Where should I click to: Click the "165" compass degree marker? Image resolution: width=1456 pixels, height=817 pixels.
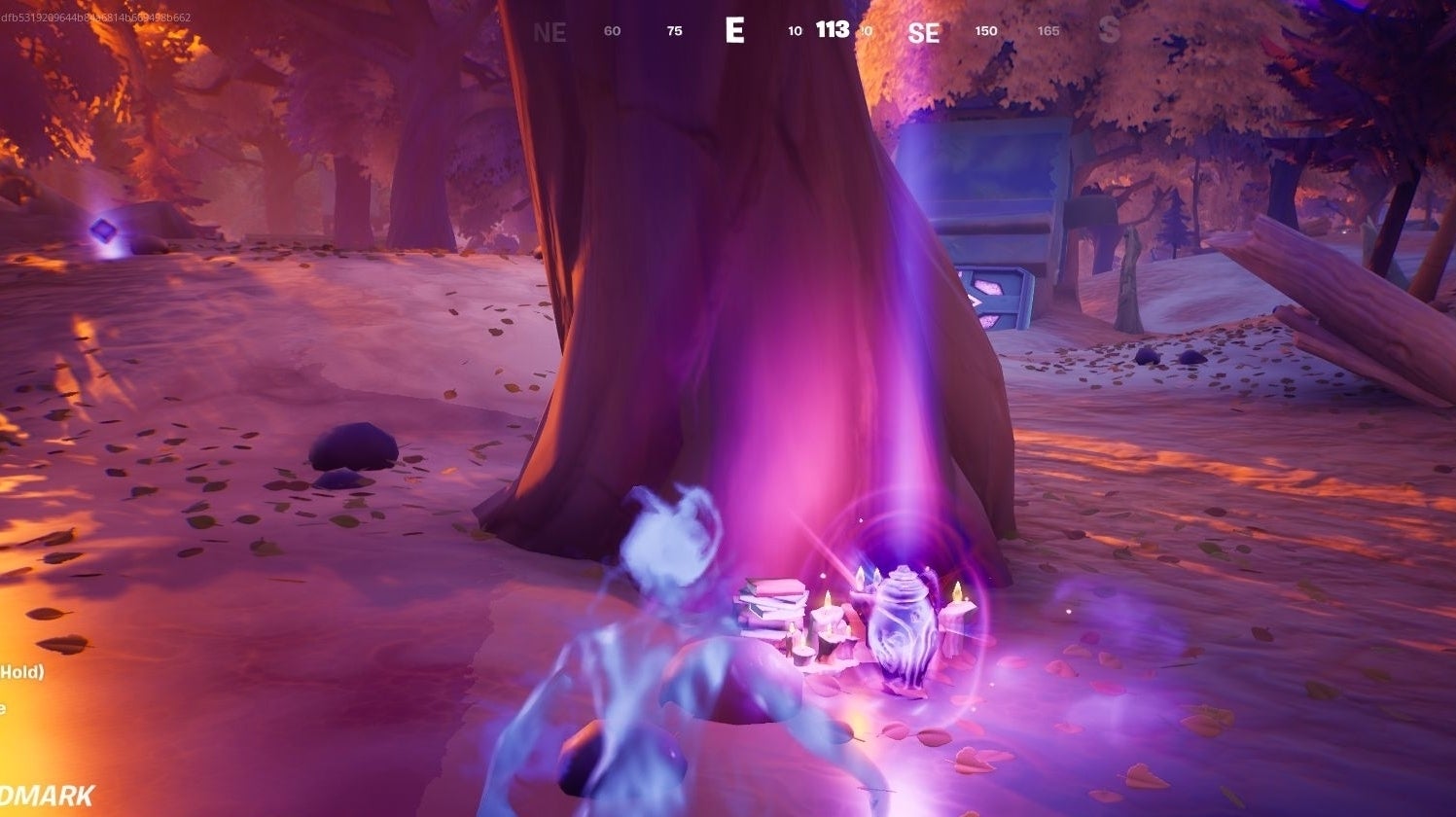click(1048, 30)
